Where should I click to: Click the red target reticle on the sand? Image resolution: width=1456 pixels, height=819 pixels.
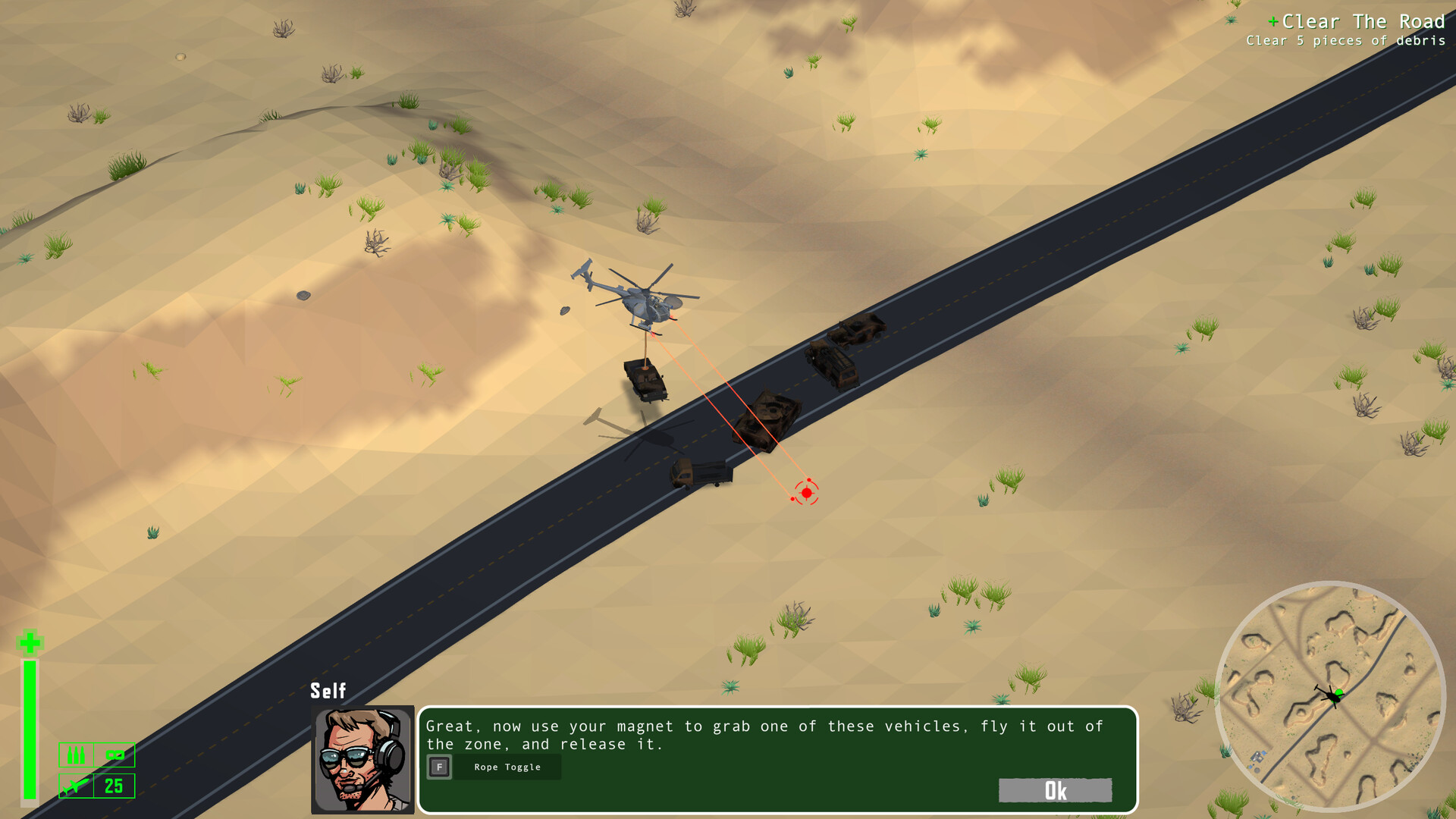point(806,494)
